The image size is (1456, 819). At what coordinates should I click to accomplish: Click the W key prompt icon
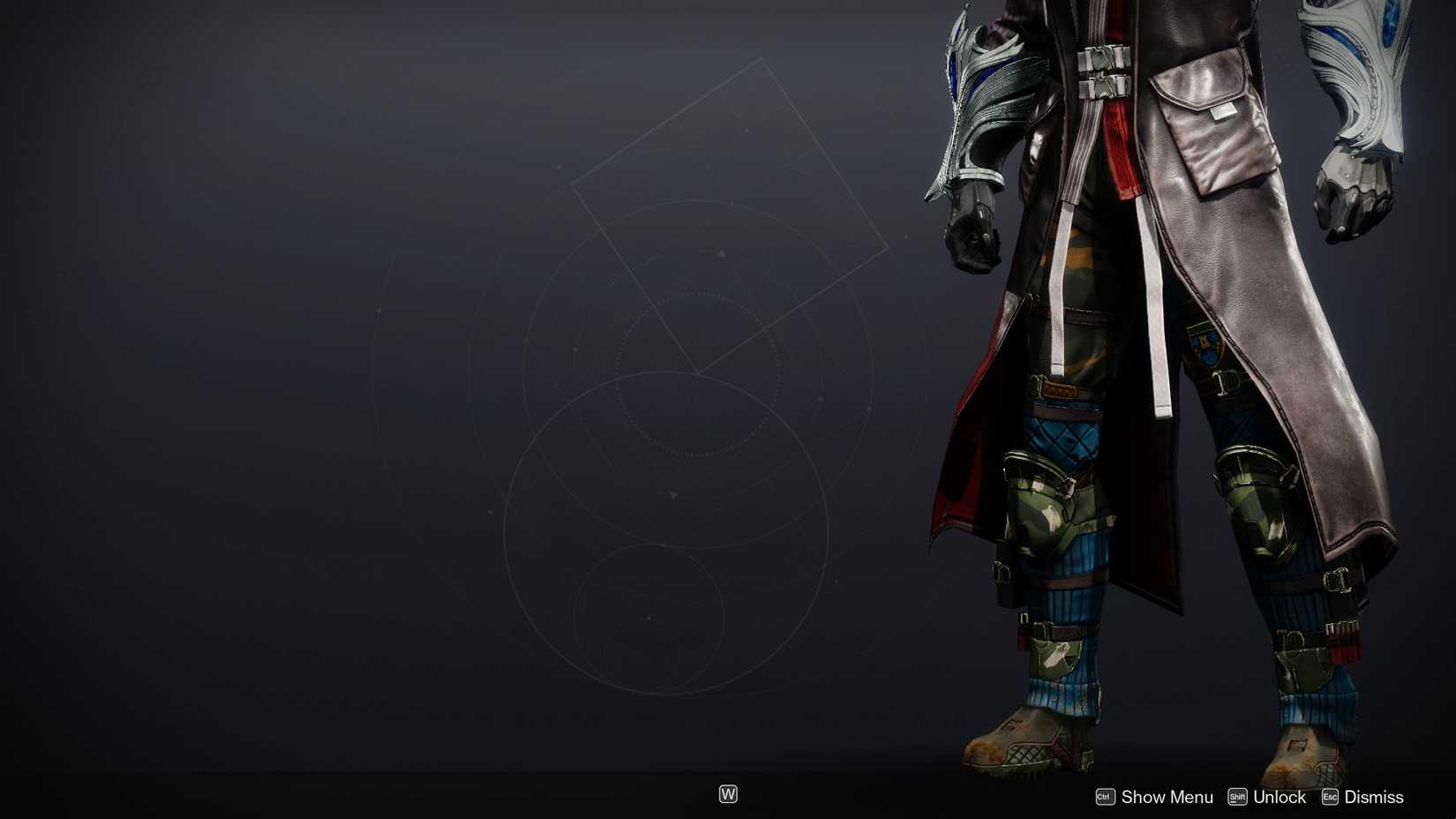tap(729, 794)
